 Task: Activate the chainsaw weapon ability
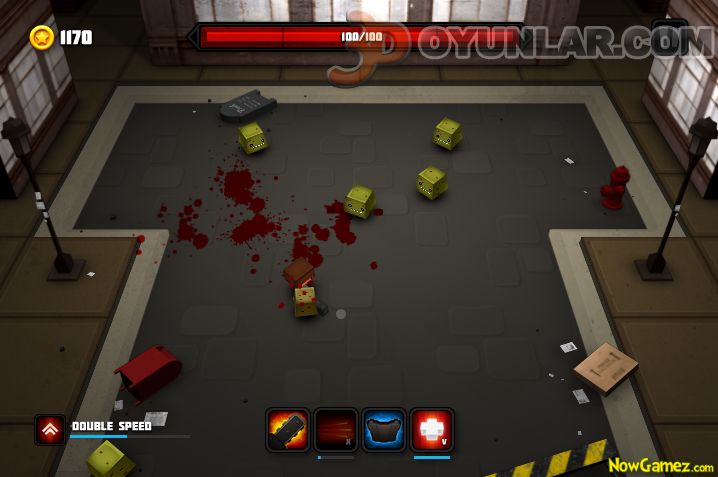tap(288, 430)
